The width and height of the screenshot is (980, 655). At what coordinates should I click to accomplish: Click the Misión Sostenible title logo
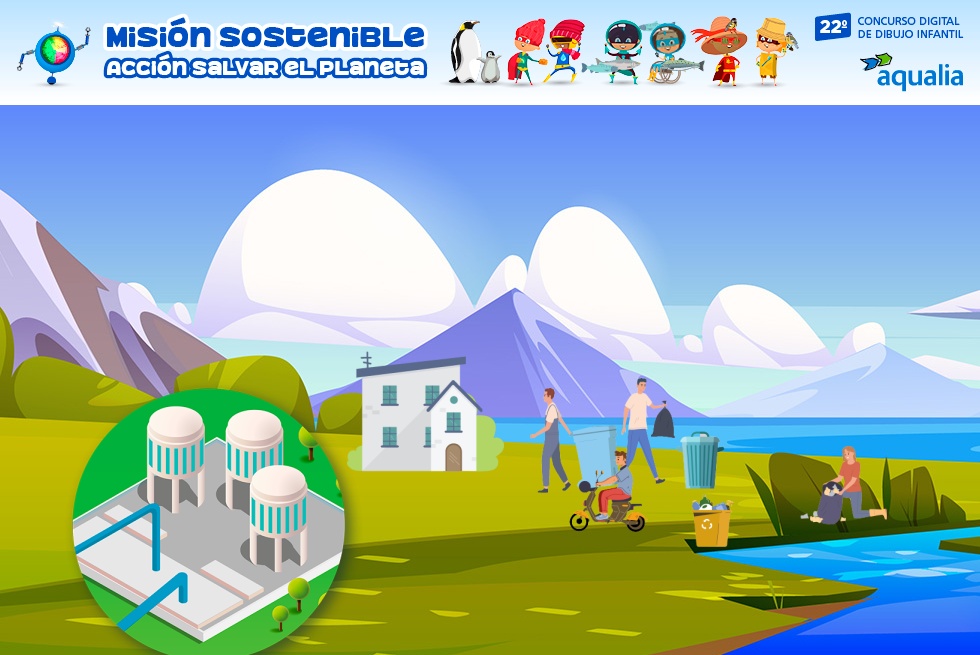click(265, 51)
